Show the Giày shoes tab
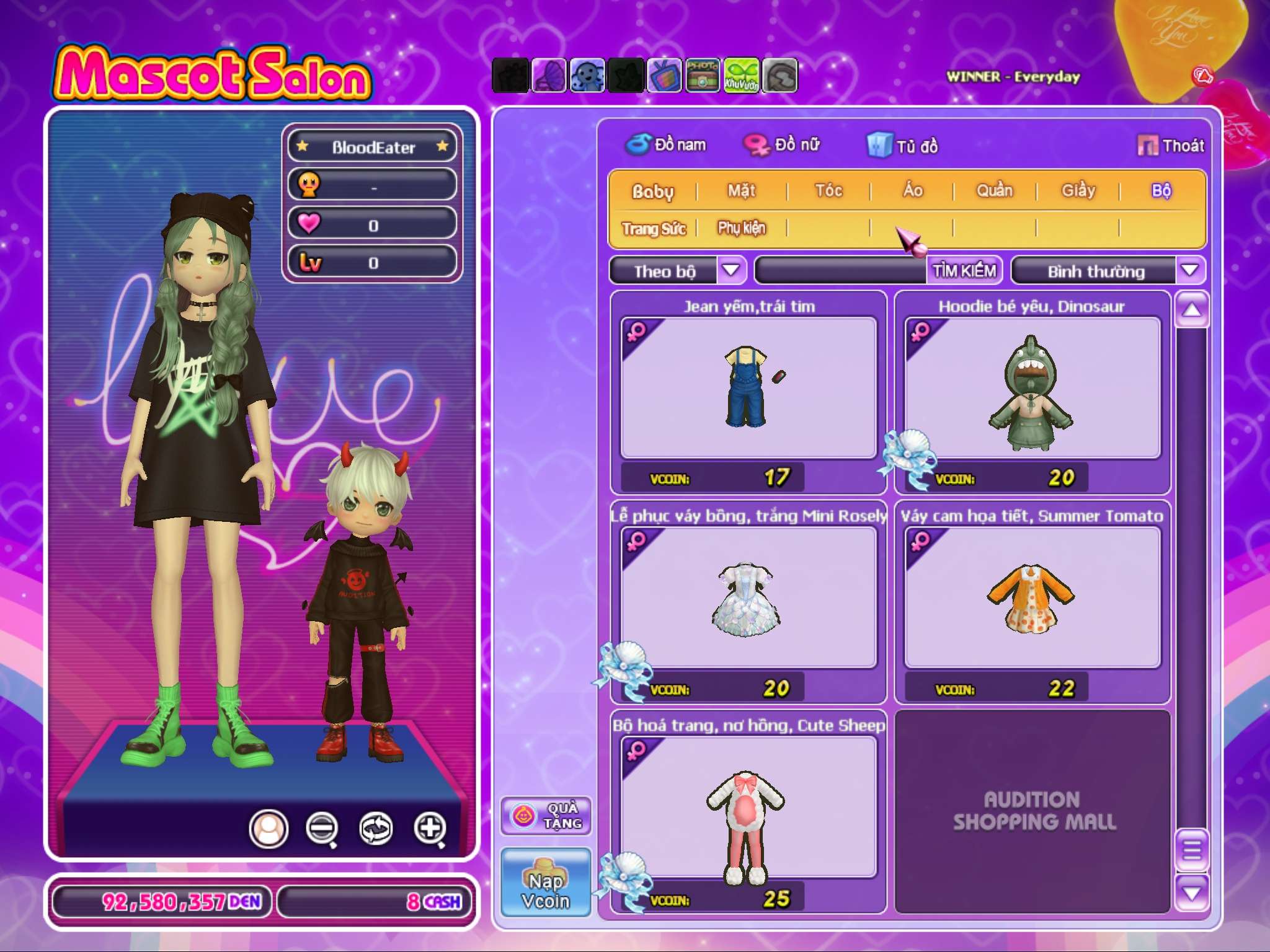Viewport: 1270px width, 952px height. click(1078, 190)
